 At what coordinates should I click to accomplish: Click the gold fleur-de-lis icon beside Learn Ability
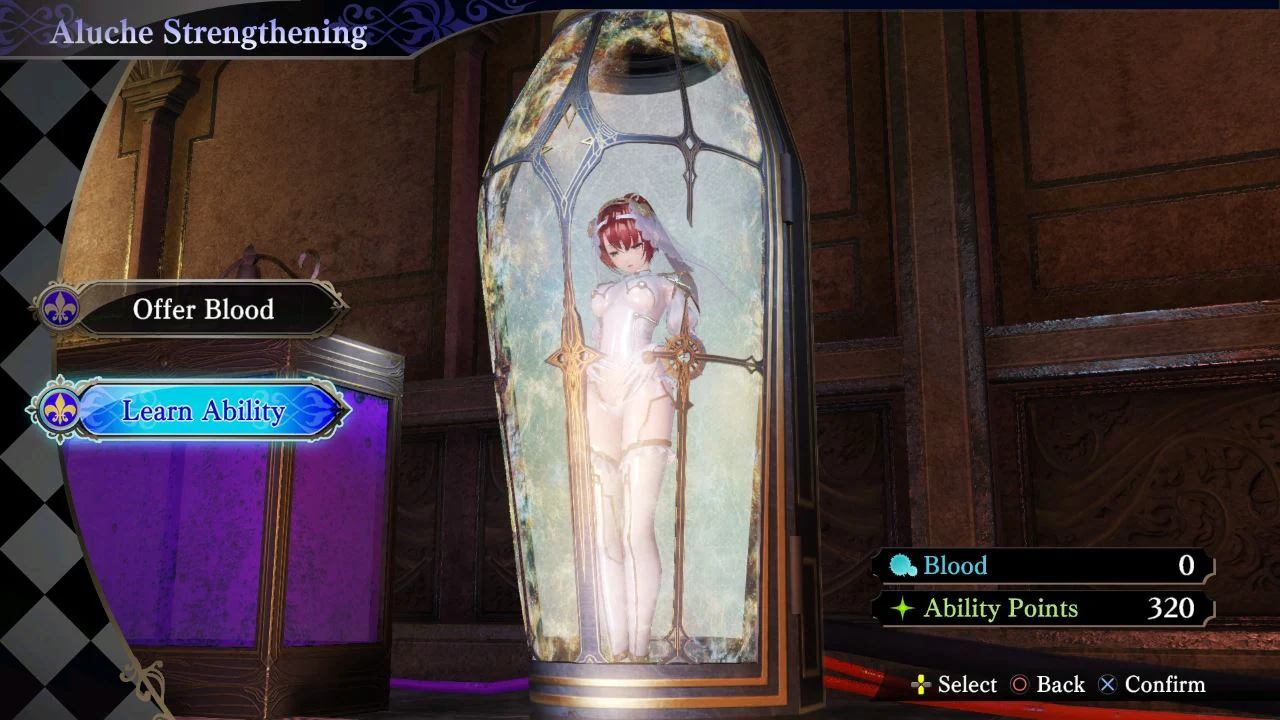(x=58, y=411)
